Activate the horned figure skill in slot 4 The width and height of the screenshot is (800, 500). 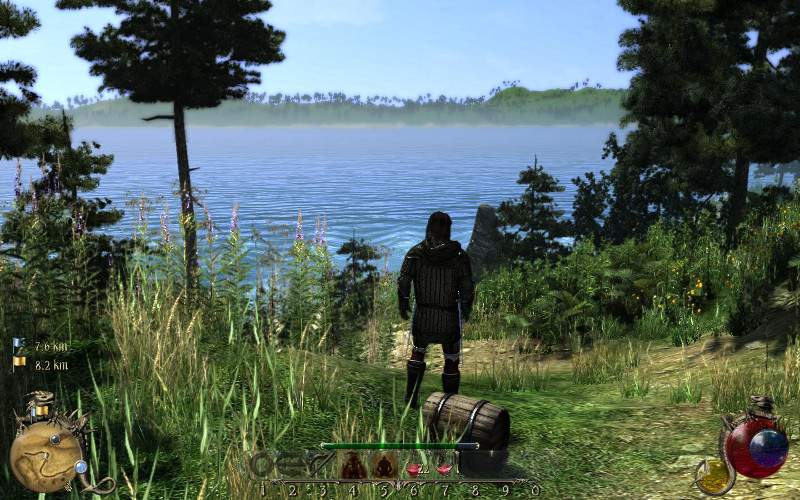[352, 465]
